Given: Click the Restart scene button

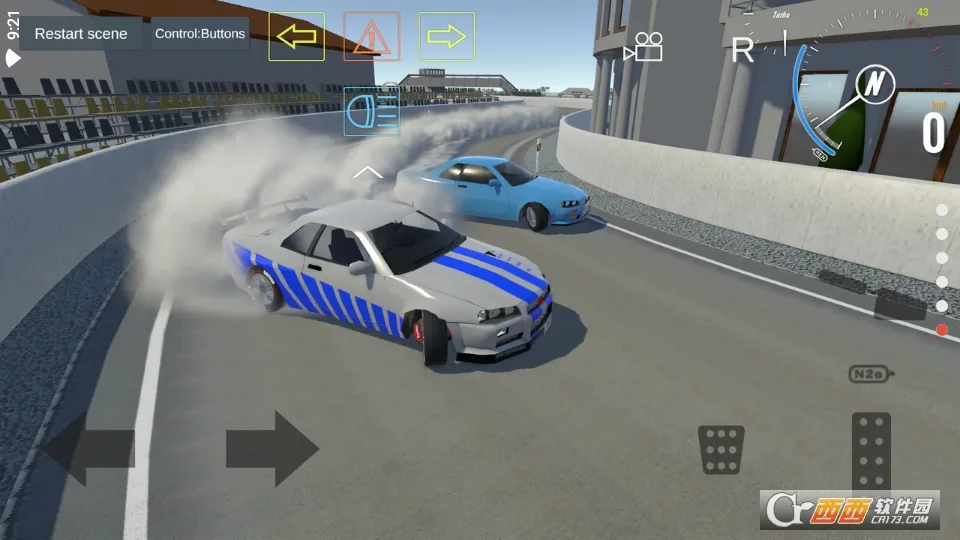Looking at the screenshot, I should tap(81, 34).
